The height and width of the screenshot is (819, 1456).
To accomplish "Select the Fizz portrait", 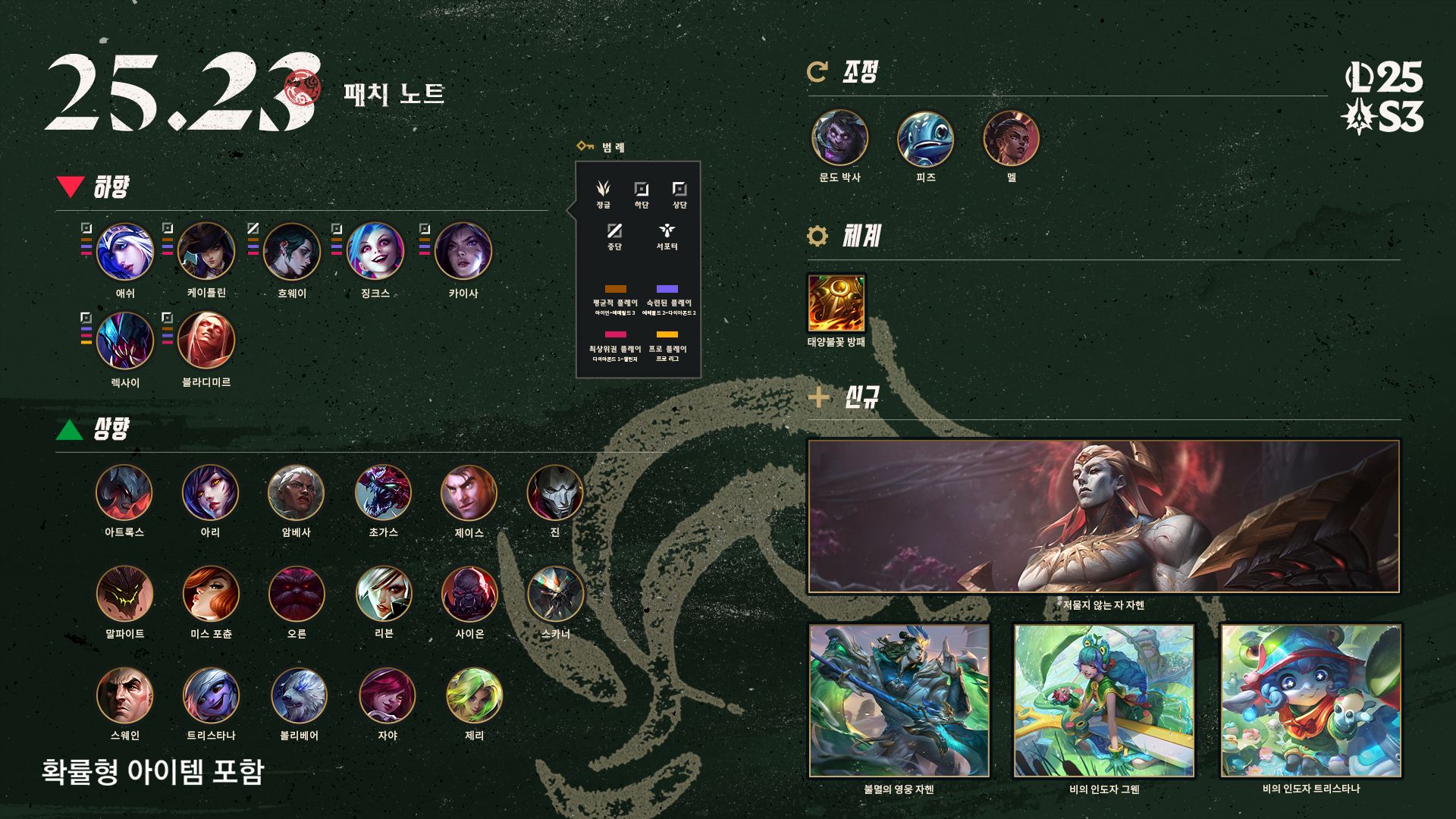I will pyautogui.click(x=925, y=138).
